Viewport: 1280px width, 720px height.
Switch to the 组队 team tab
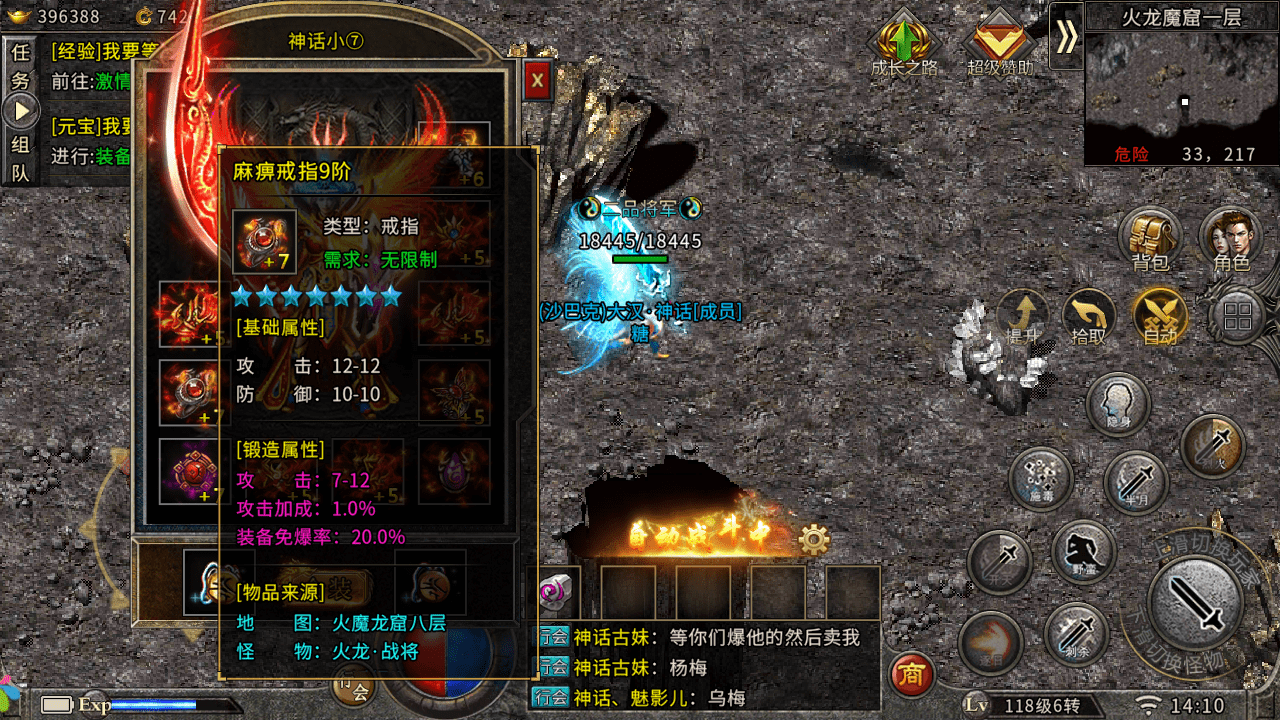click(x=20, y=158)
